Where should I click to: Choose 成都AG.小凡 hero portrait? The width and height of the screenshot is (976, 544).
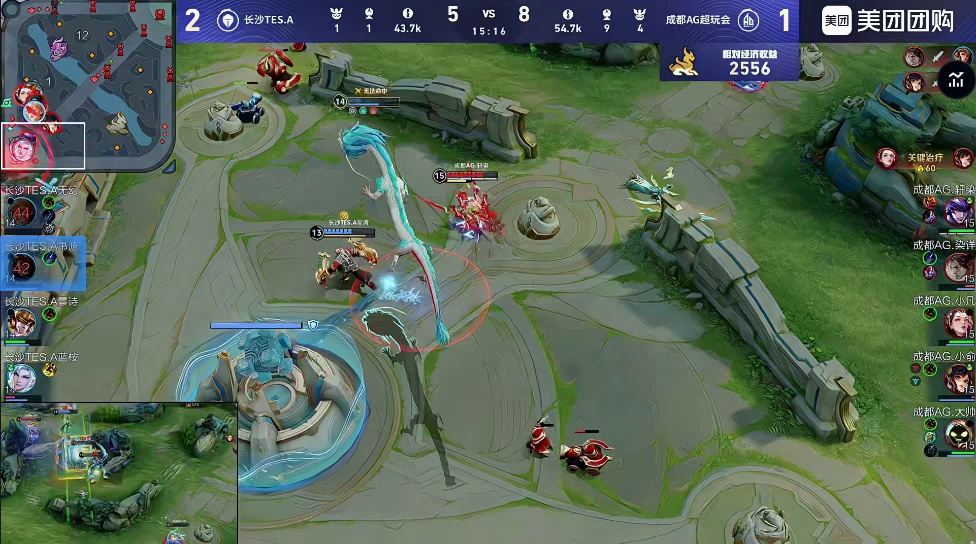(x=958, y=322)
